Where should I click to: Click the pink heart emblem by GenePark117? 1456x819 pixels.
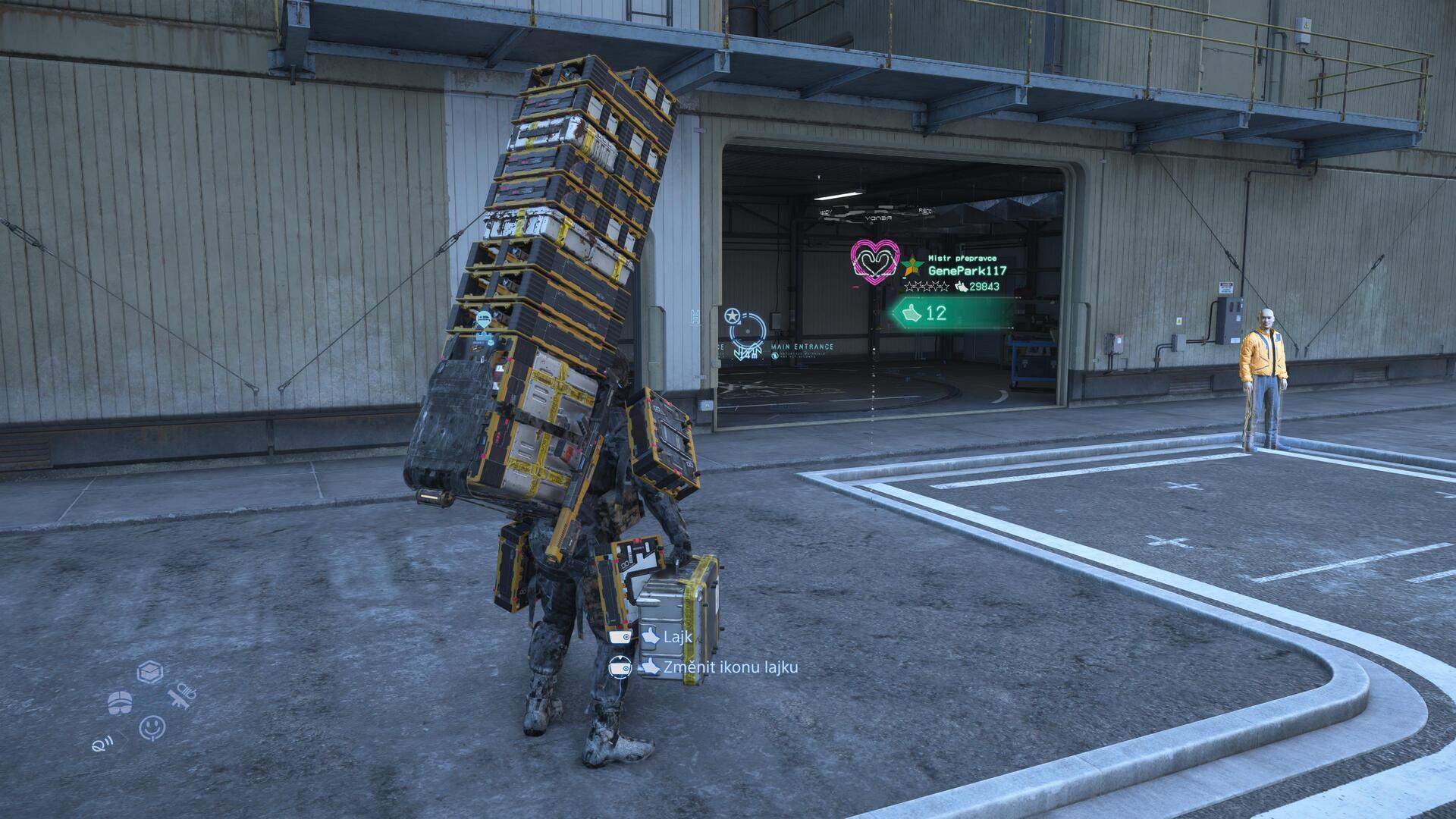tap(874, 262)
